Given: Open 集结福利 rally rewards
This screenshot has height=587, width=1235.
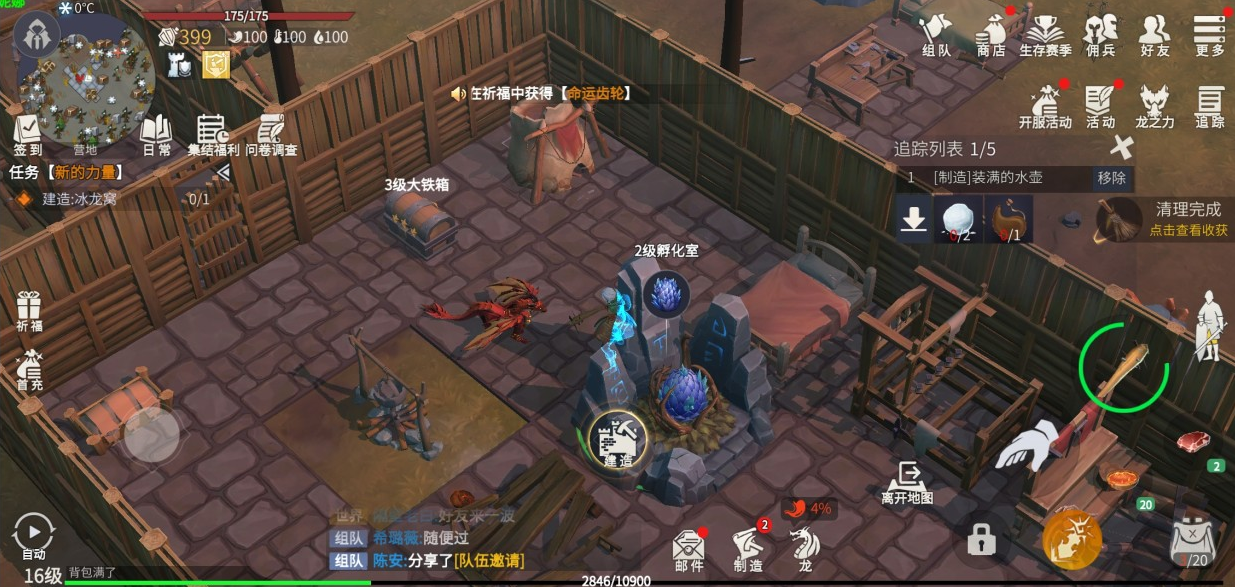Looking at the screenshot, I should point(212,135).
